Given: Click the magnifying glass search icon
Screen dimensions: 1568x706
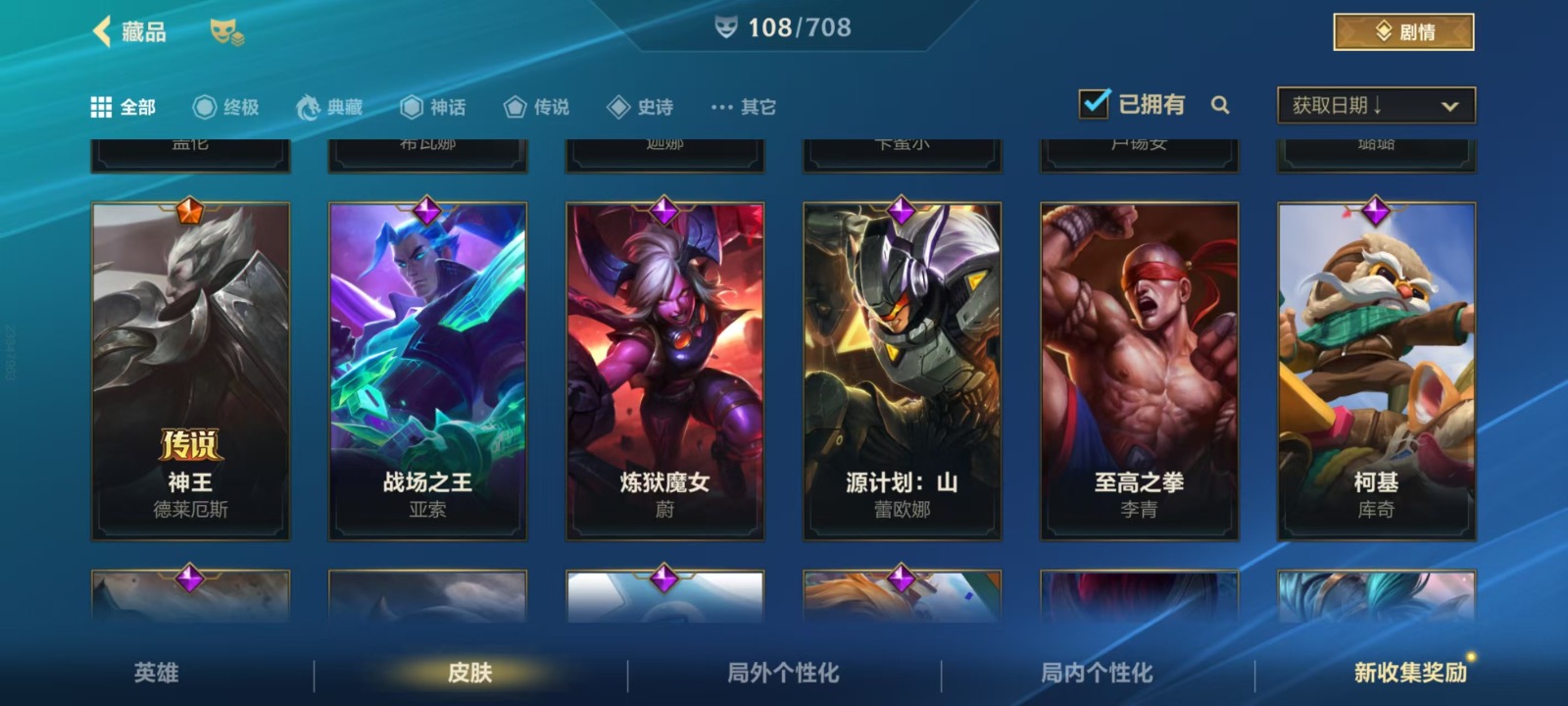Looking at the screenshot, I should 1220,105.
